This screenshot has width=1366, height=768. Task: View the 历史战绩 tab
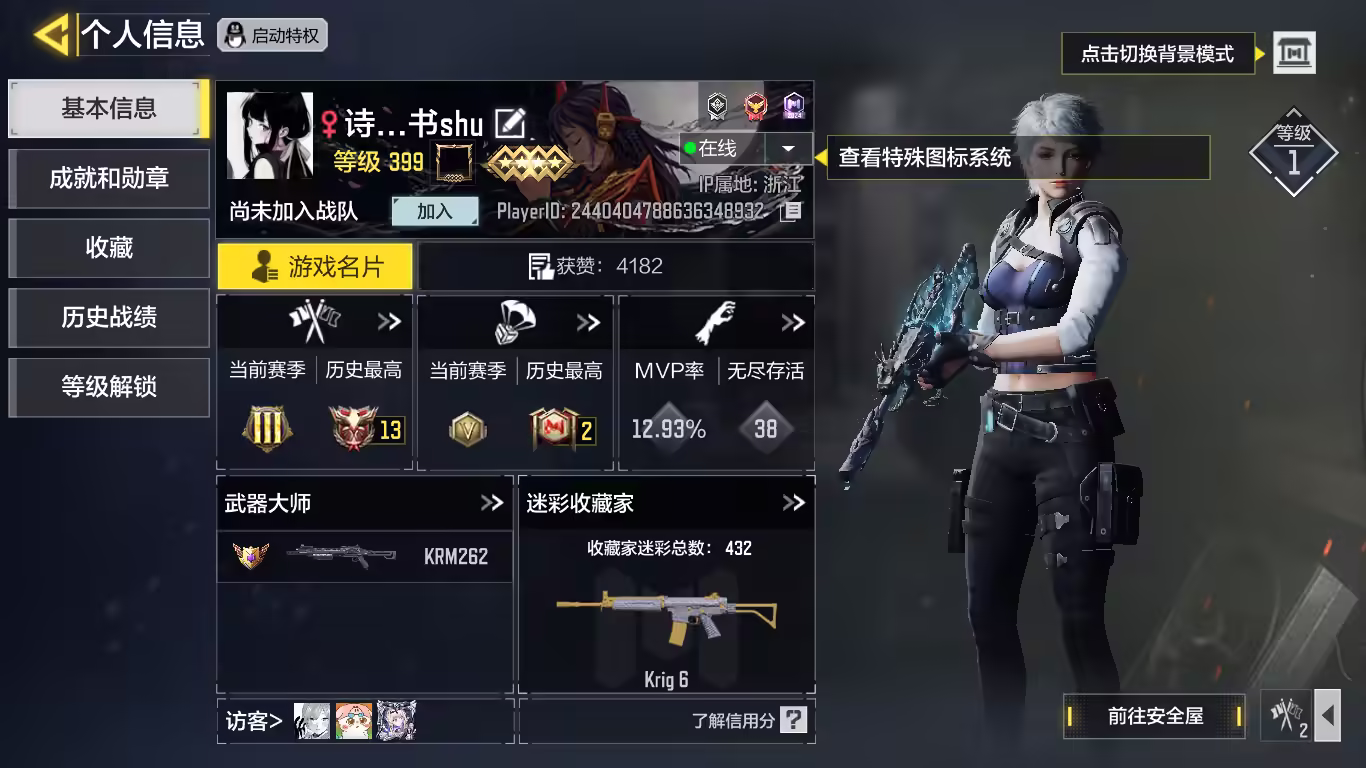108,318
